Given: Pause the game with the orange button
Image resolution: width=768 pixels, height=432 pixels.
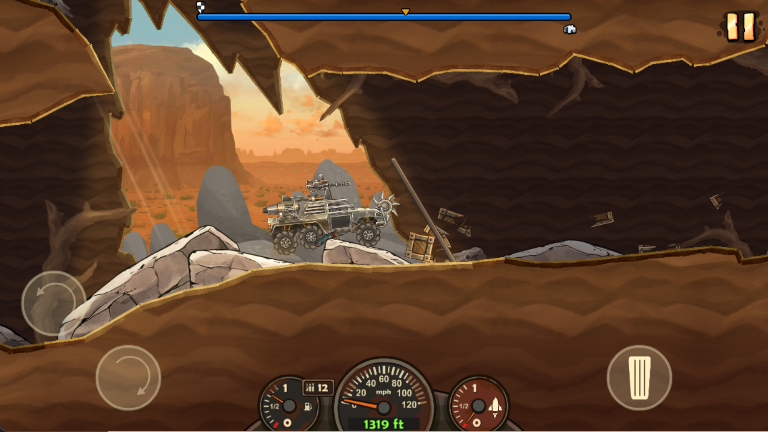Looking at the screenshot, I should click(x=740, y=26).
